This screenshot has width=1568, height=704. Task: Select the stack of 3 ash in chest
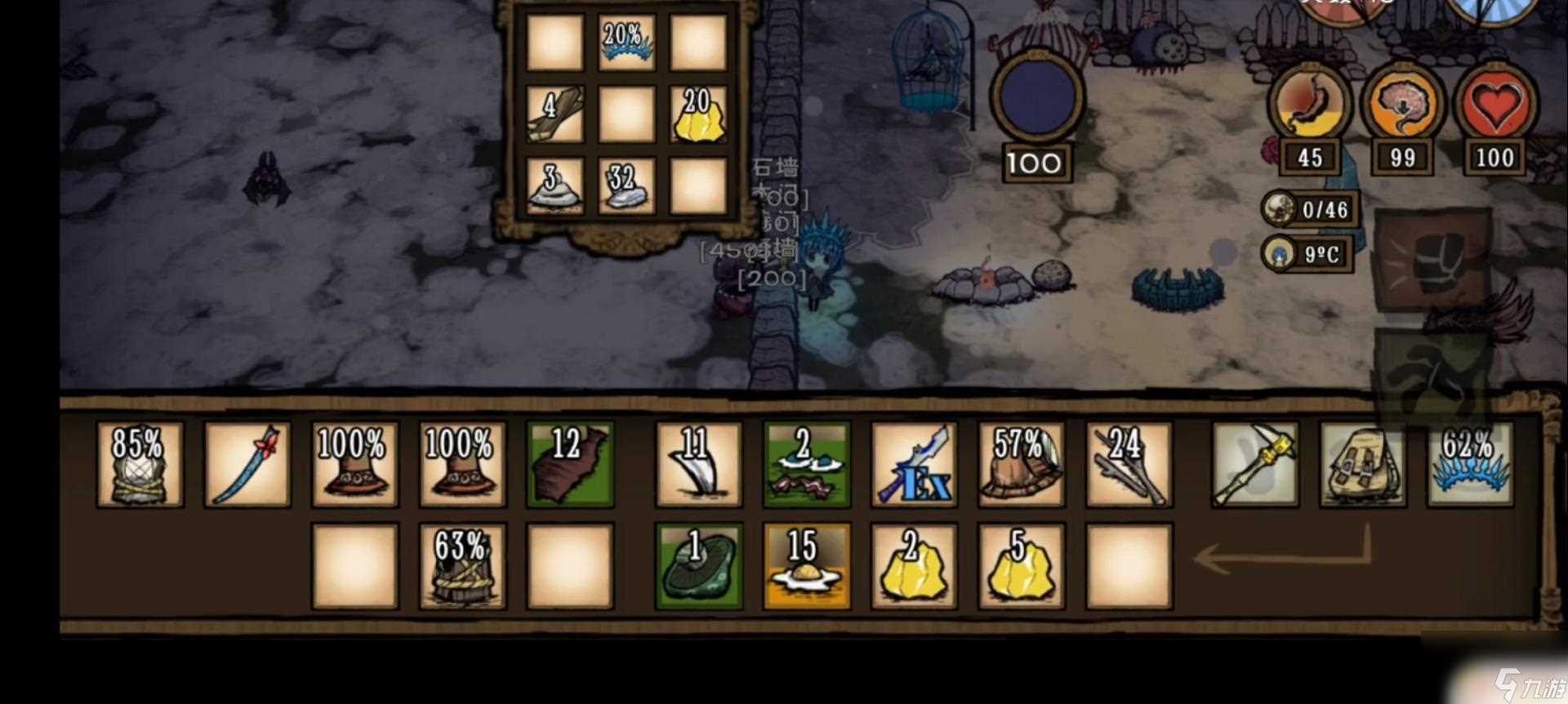[x=555, y=186]
